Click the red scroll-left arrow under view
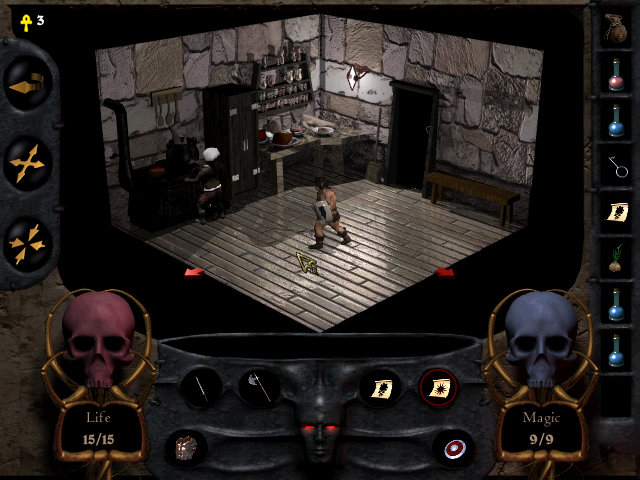The width and height of the screenshot is (640, 480). pos(193,271)
